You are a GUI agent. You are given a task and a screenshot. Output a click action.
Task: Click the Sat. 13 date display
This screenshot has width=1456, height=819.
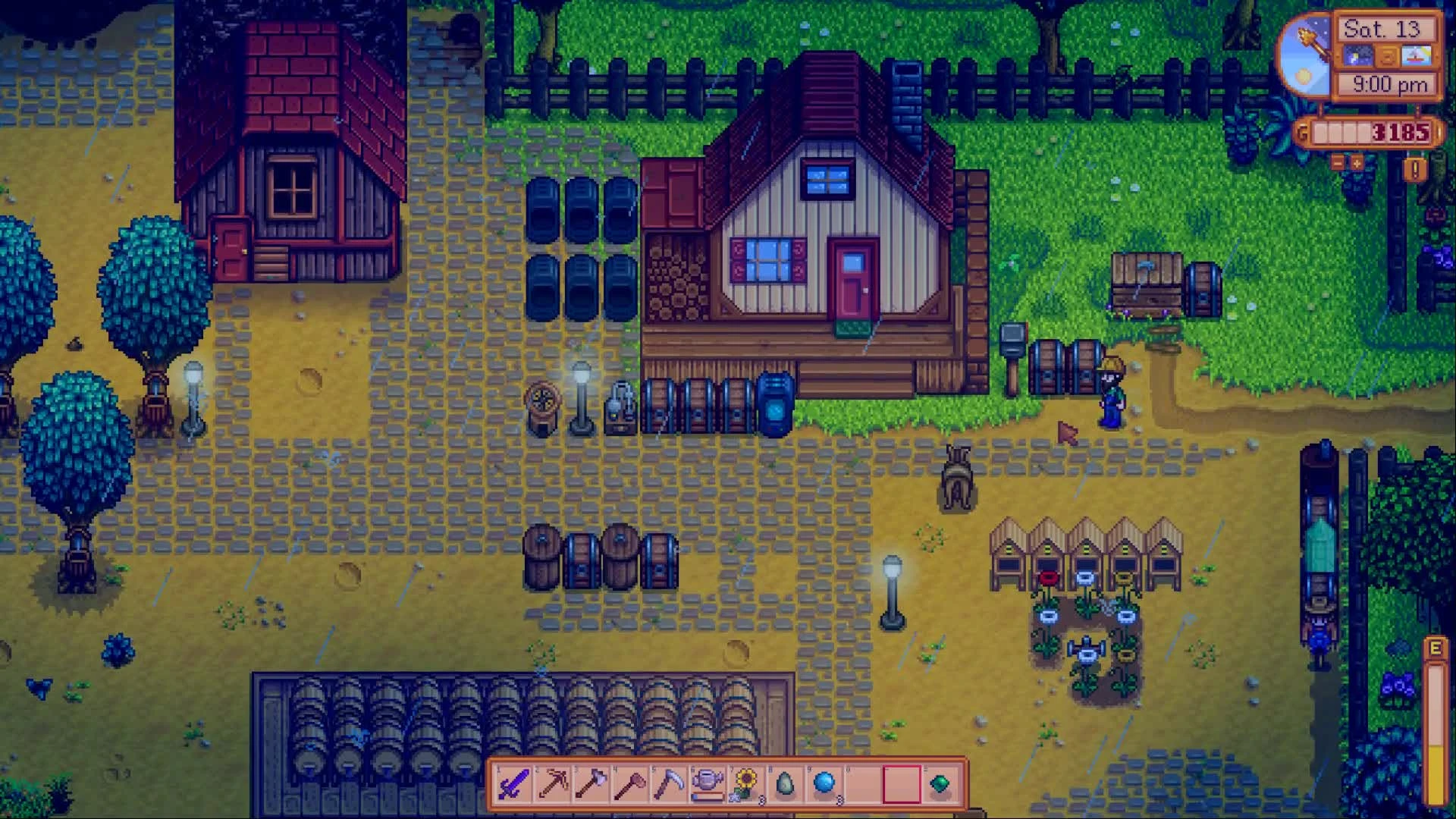[x=1383, y=30]
